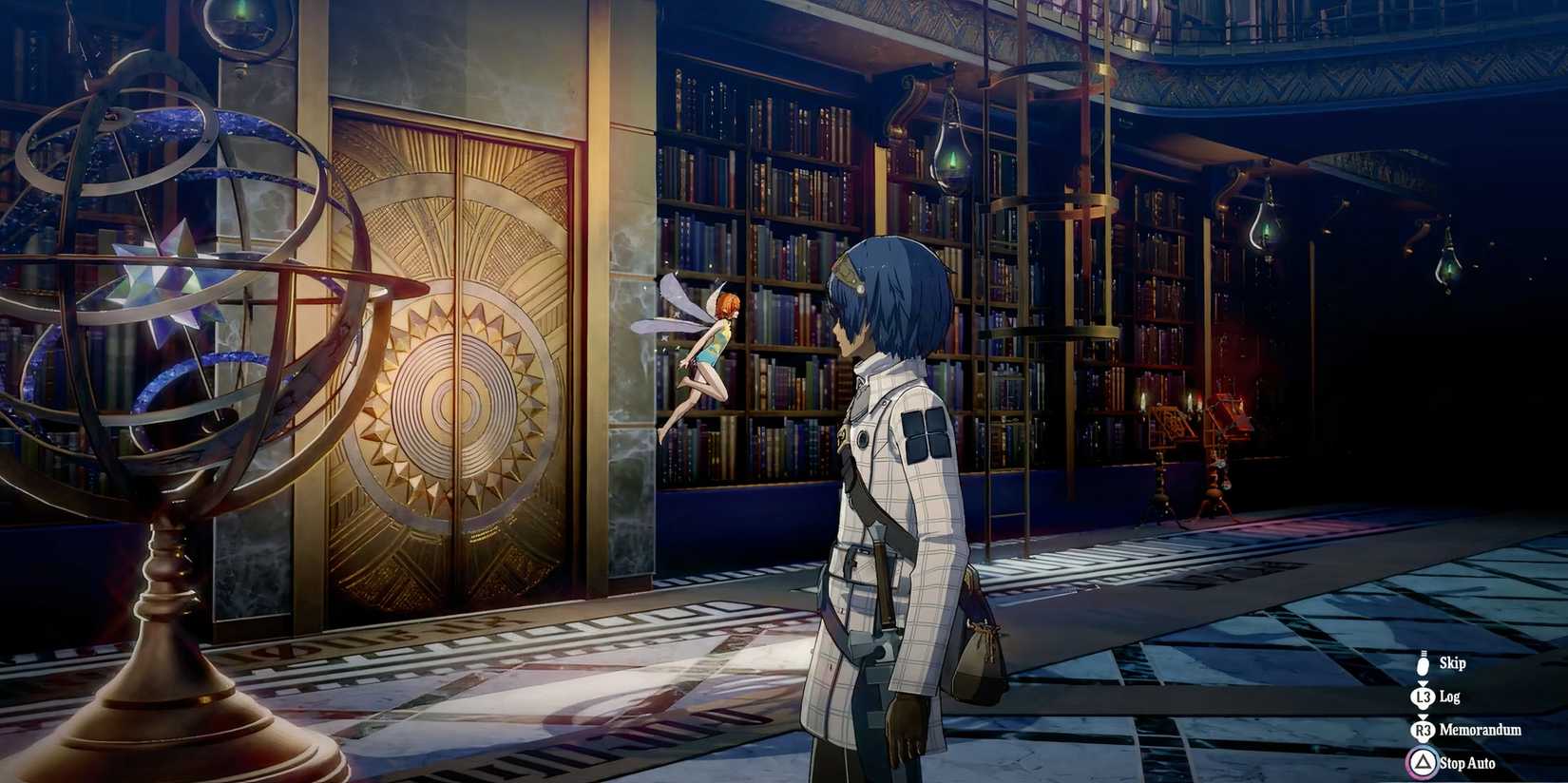Viewport: 1568px width, 783px height.
Task: Click the Skip label text
Action: click(x=1454, y=663)
